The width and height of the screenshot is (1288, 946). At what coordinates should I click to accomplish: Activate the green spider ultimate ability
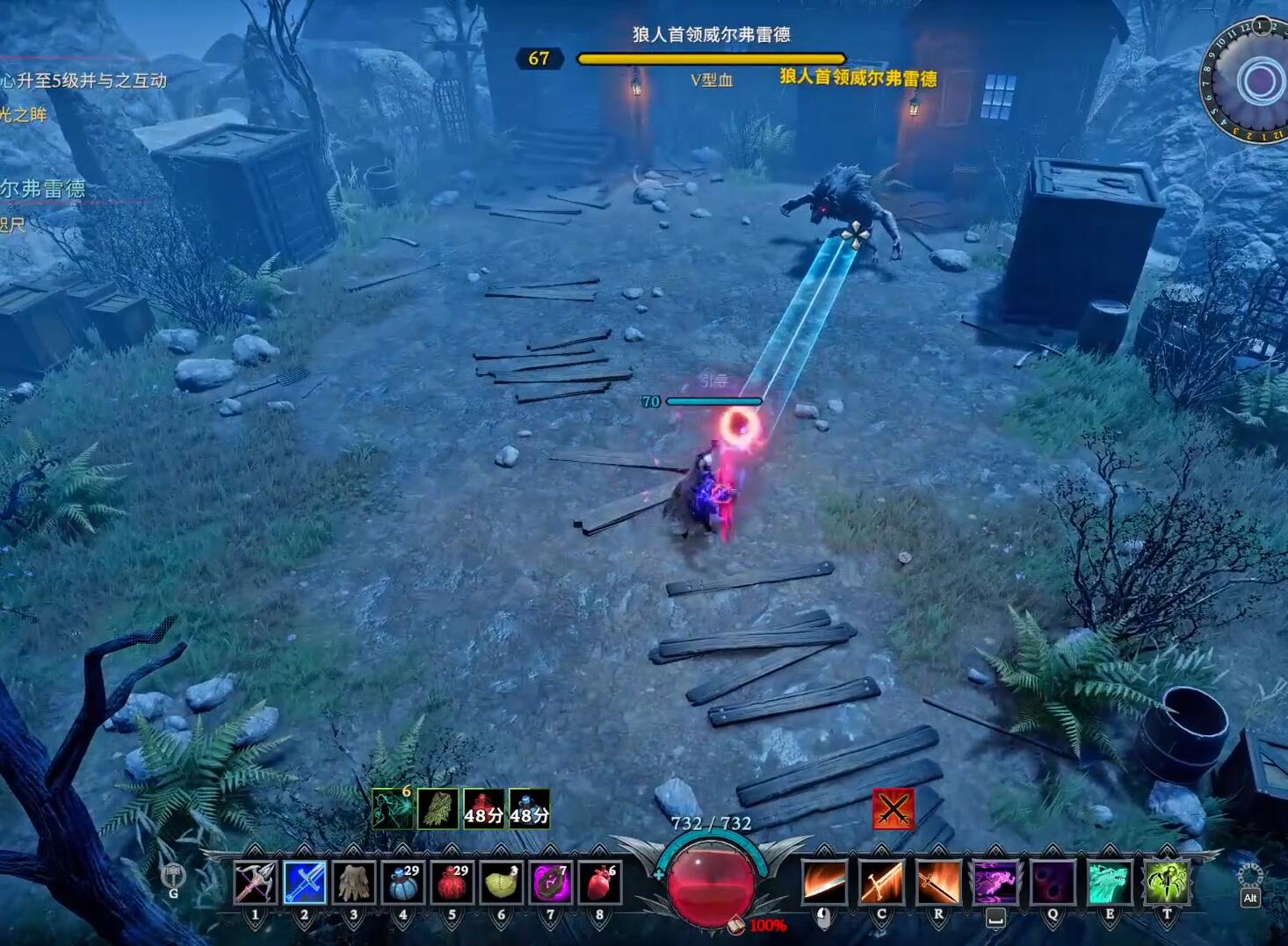tap(1167, 882)
